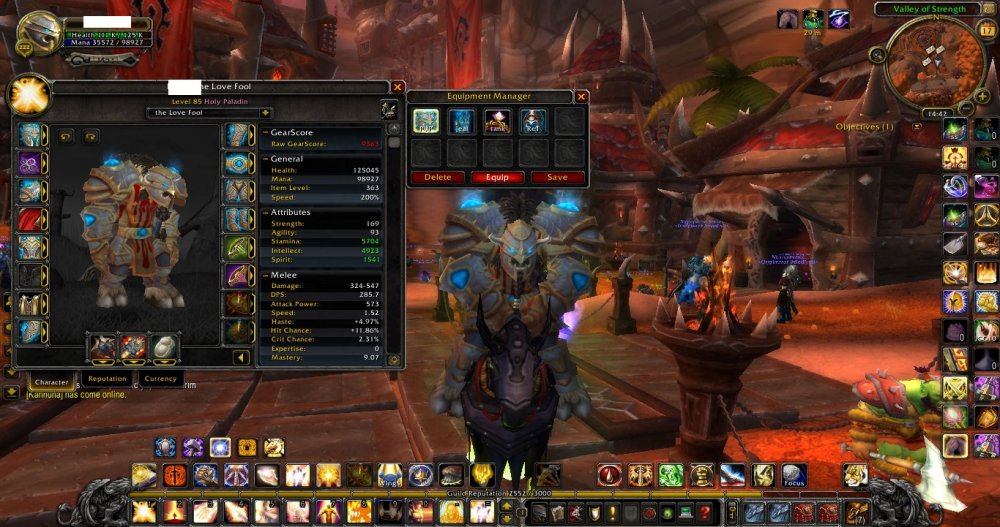
Task: Close the Equipment Manager panel
Action: (x=581, y=96)
